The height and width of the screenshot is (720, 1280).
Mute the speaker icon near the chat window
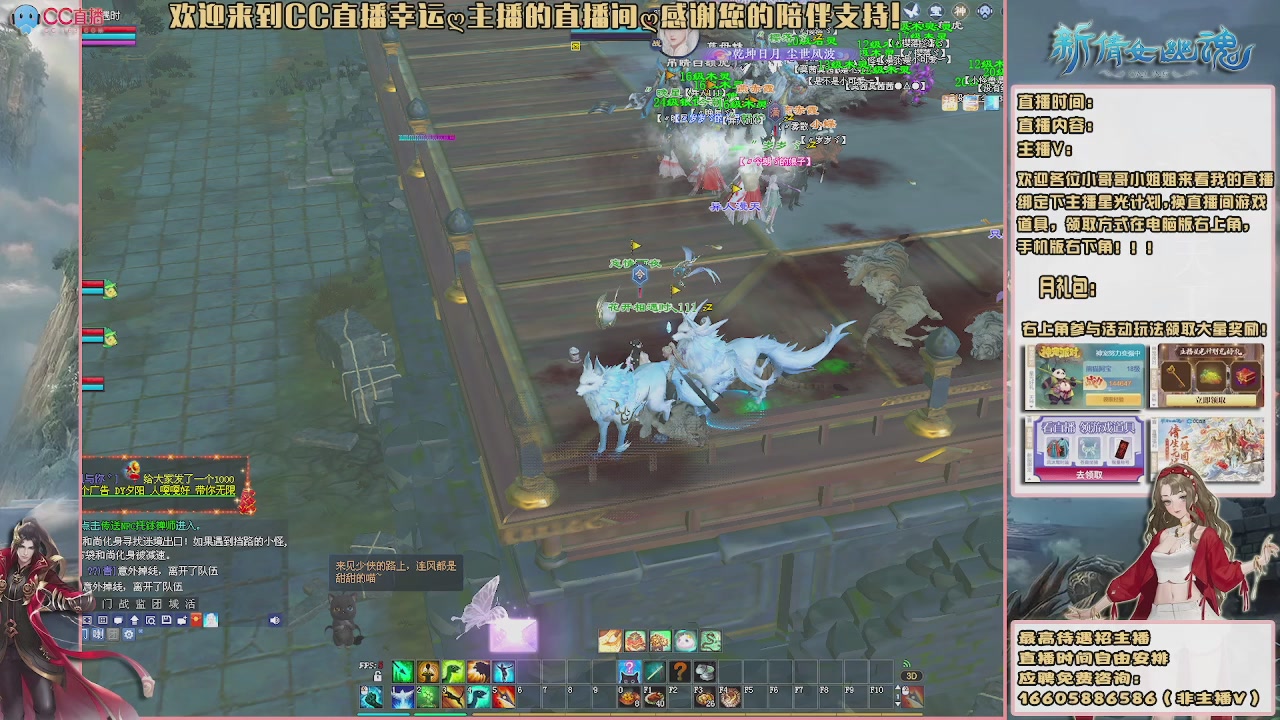[274, 621]
